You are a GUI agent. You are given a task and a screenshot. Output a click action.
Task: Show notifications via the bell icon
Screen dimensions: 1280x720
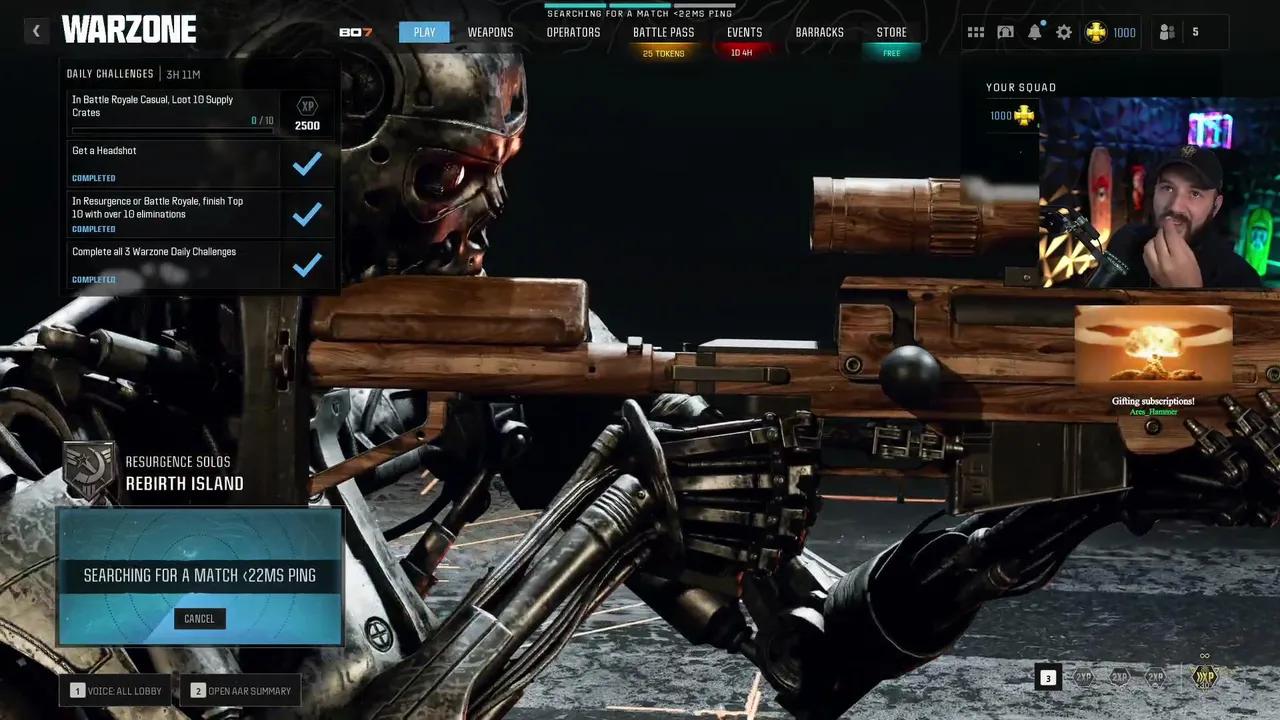(x=1035, y=32)
